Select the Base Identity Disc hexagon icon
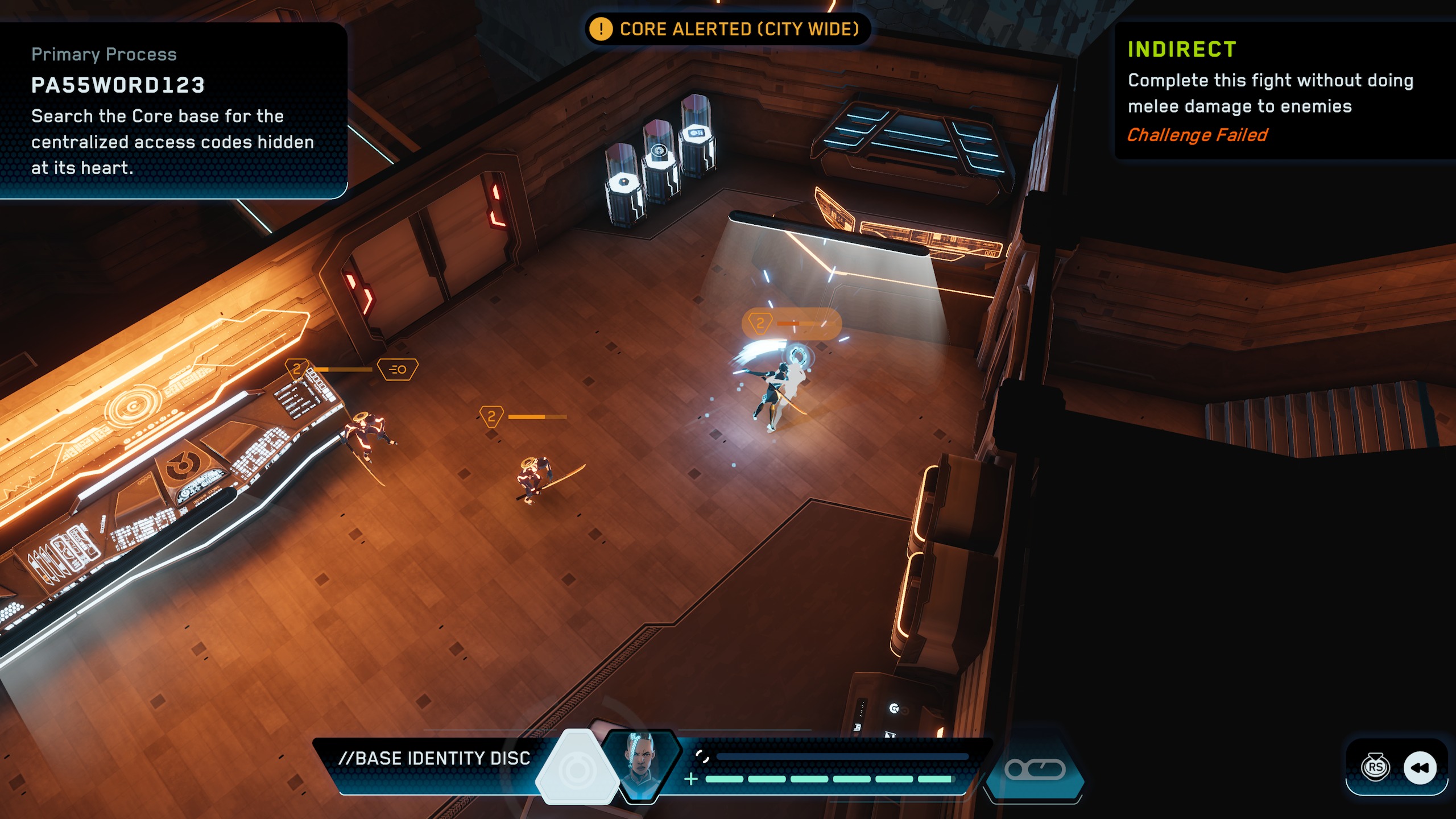The image size is (1456, 819). coord(577,769)
